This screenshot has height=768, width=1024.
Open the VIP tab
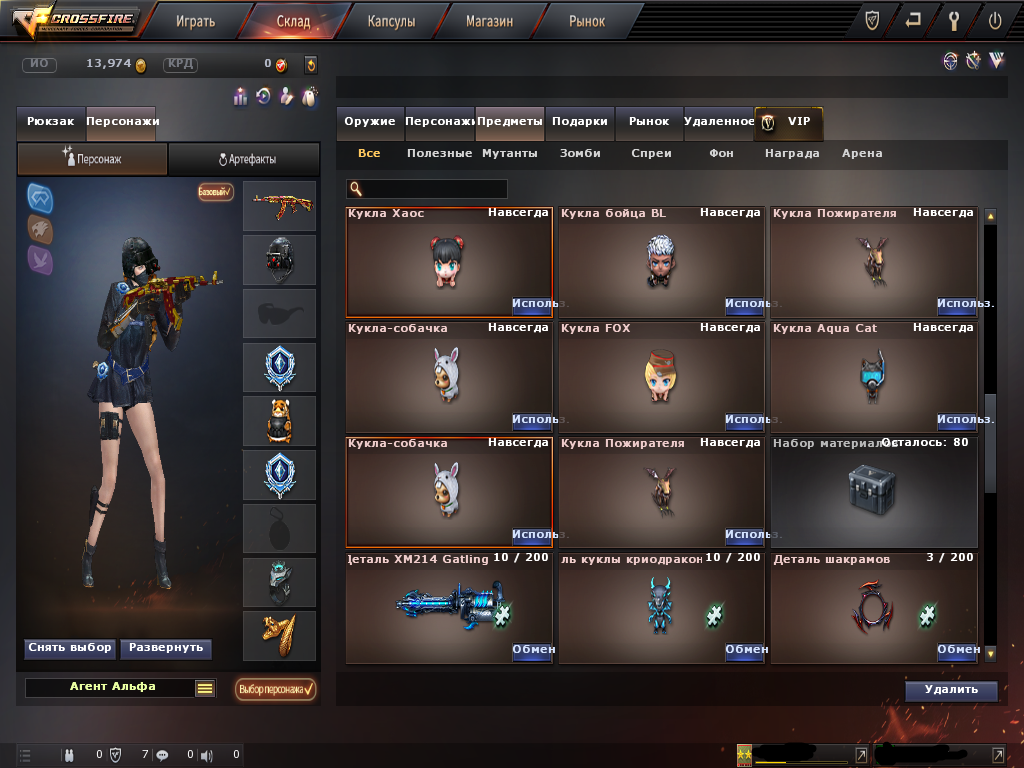coord(789,121)
